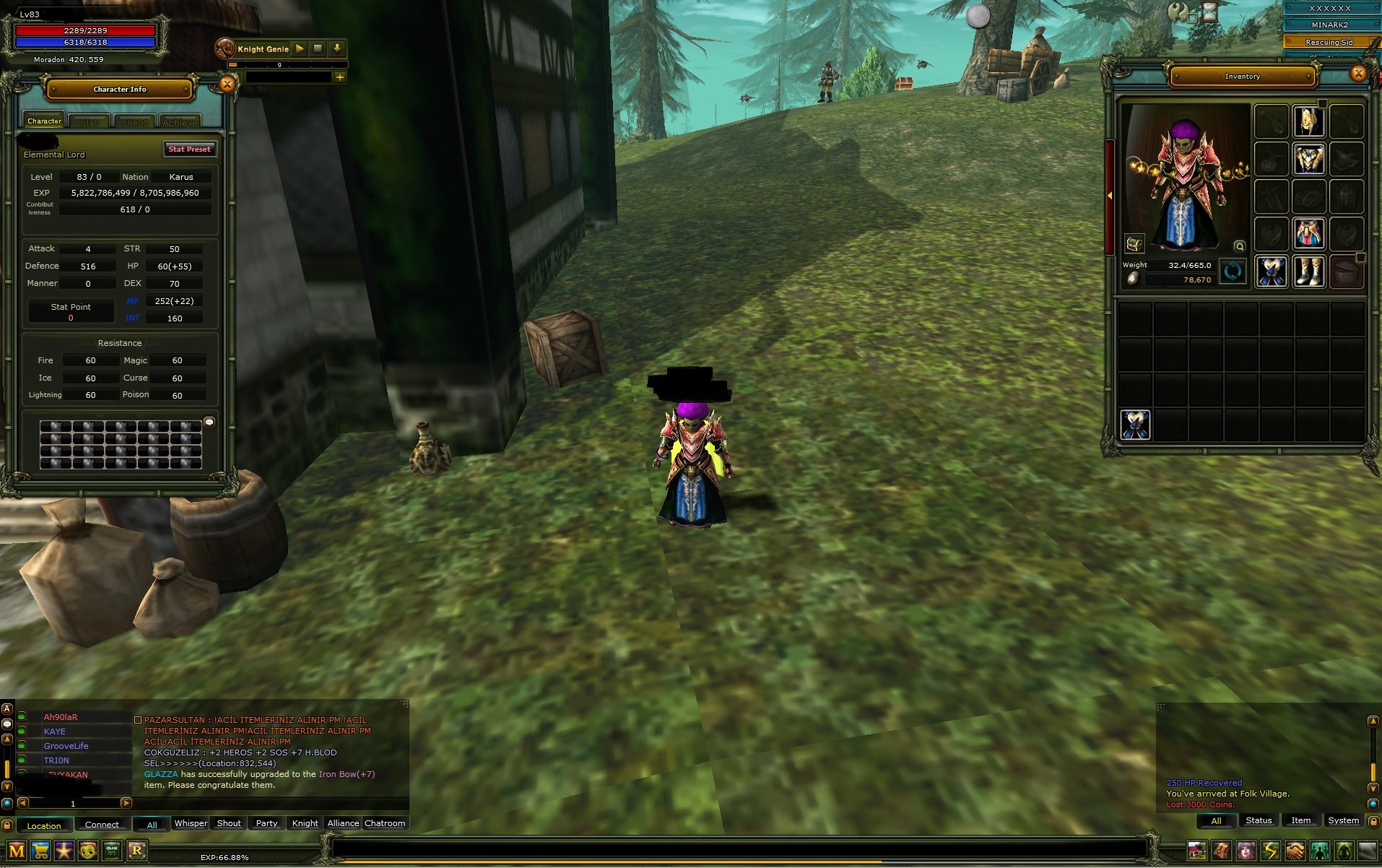Select the System tab bottom-right
Screen dimensions: 1382x868
(1343, 820)
